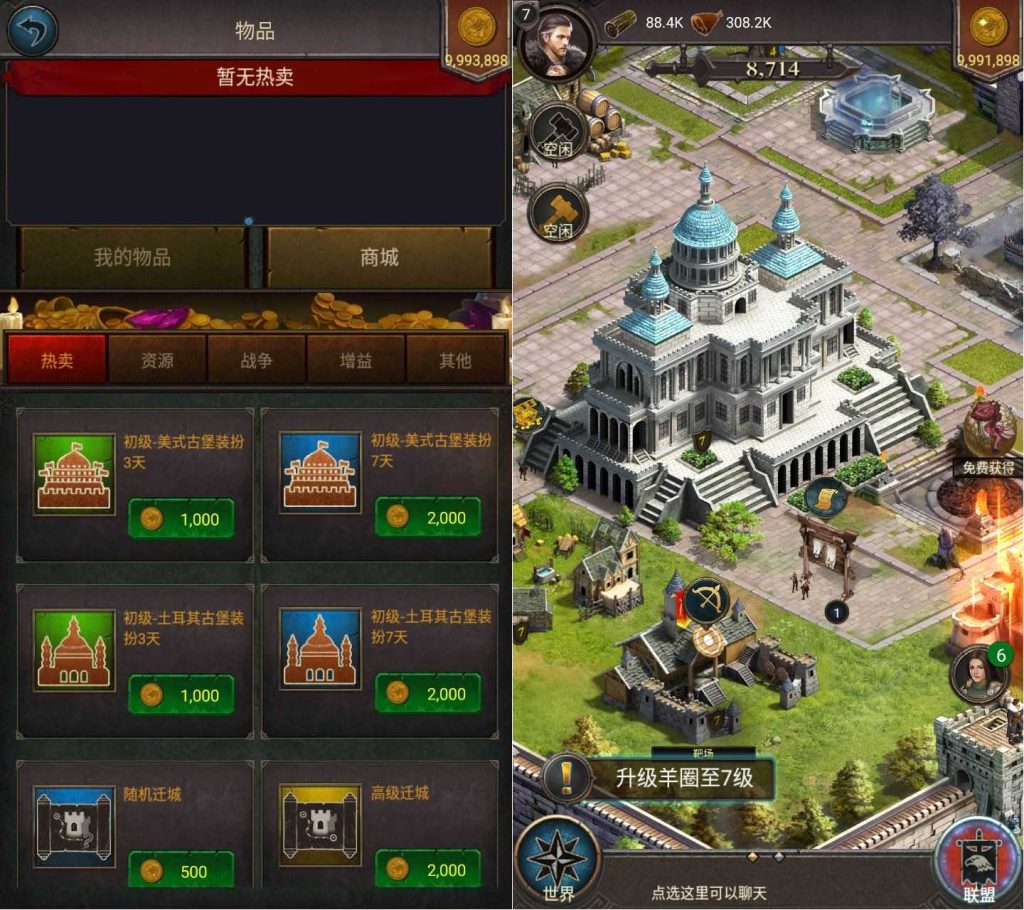This screenshot has width=1024, height=910.
Task: Switch to the 商城 section
Action: tap(379, 258)
